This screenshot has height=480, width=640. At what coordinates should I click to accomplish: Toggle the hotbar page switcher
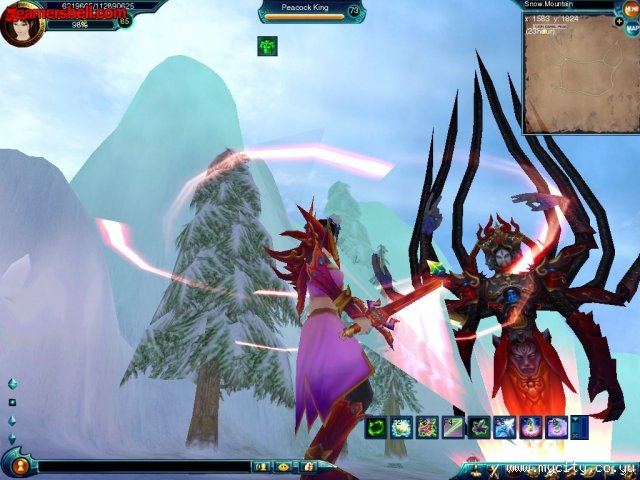pyautogui.click(x=579, y=428)
